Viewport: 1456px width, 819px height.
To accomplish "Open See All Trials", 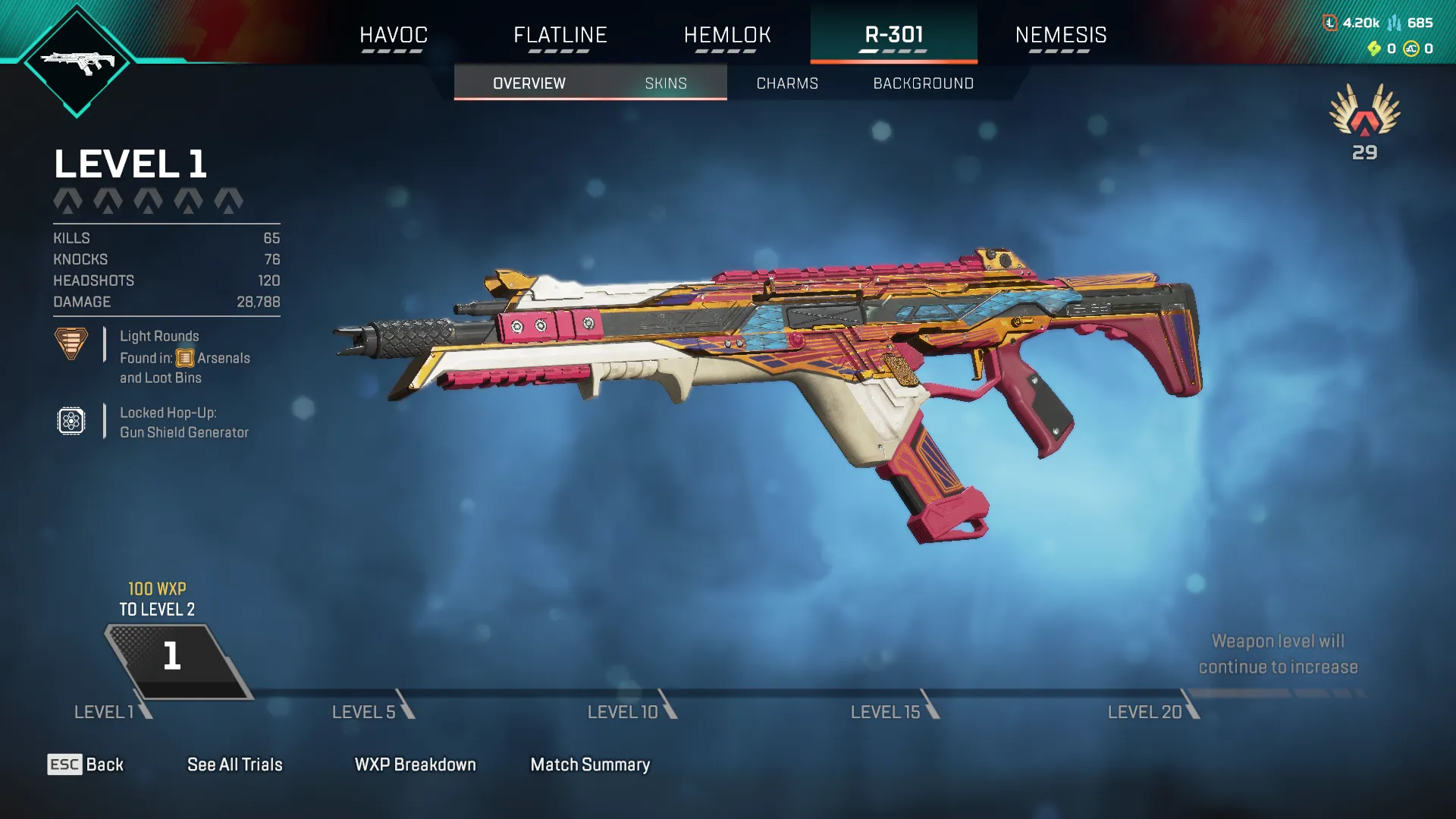I will click(235, 764).
